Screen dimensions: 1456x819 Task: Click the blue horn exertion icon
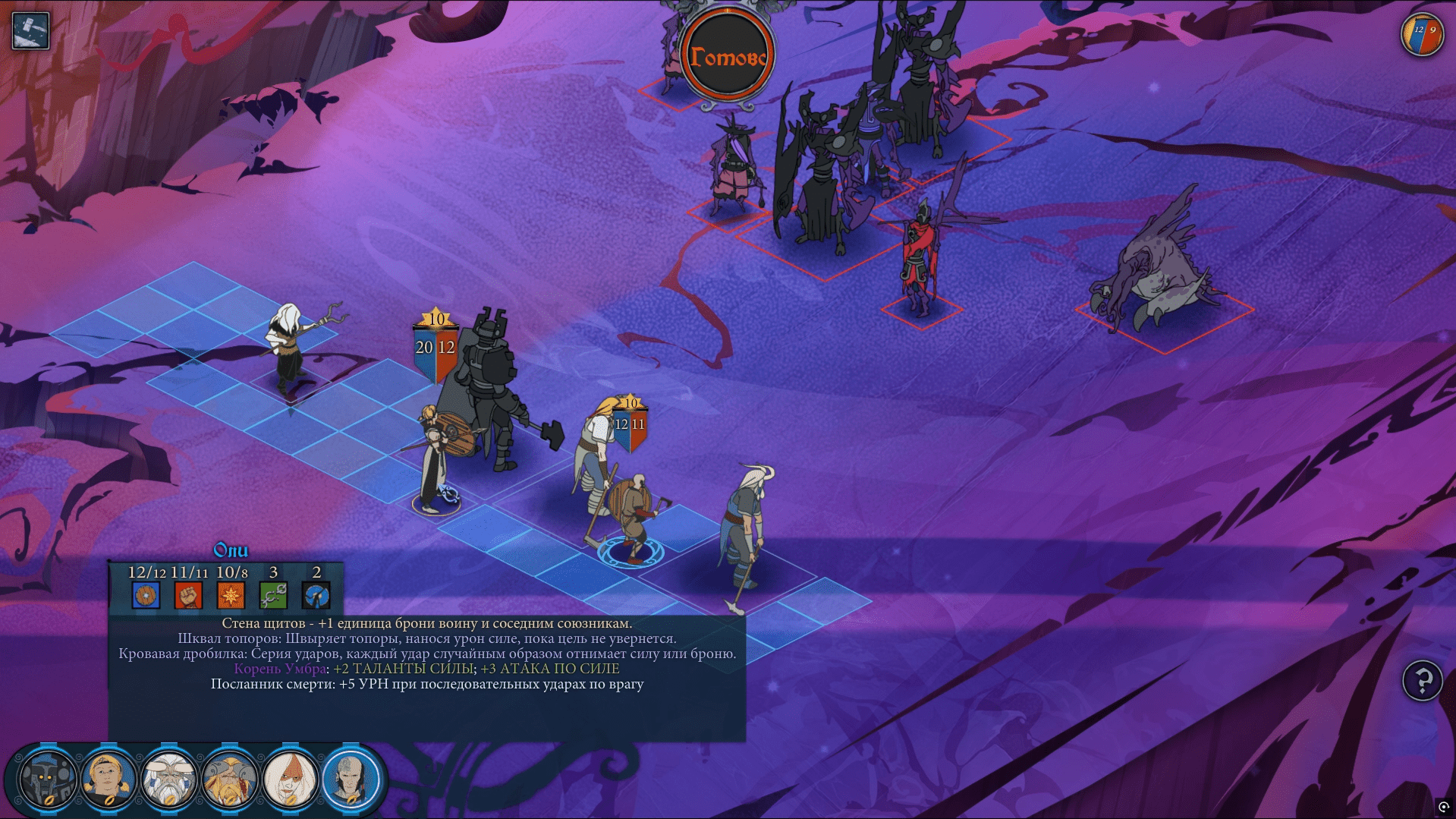316,595
